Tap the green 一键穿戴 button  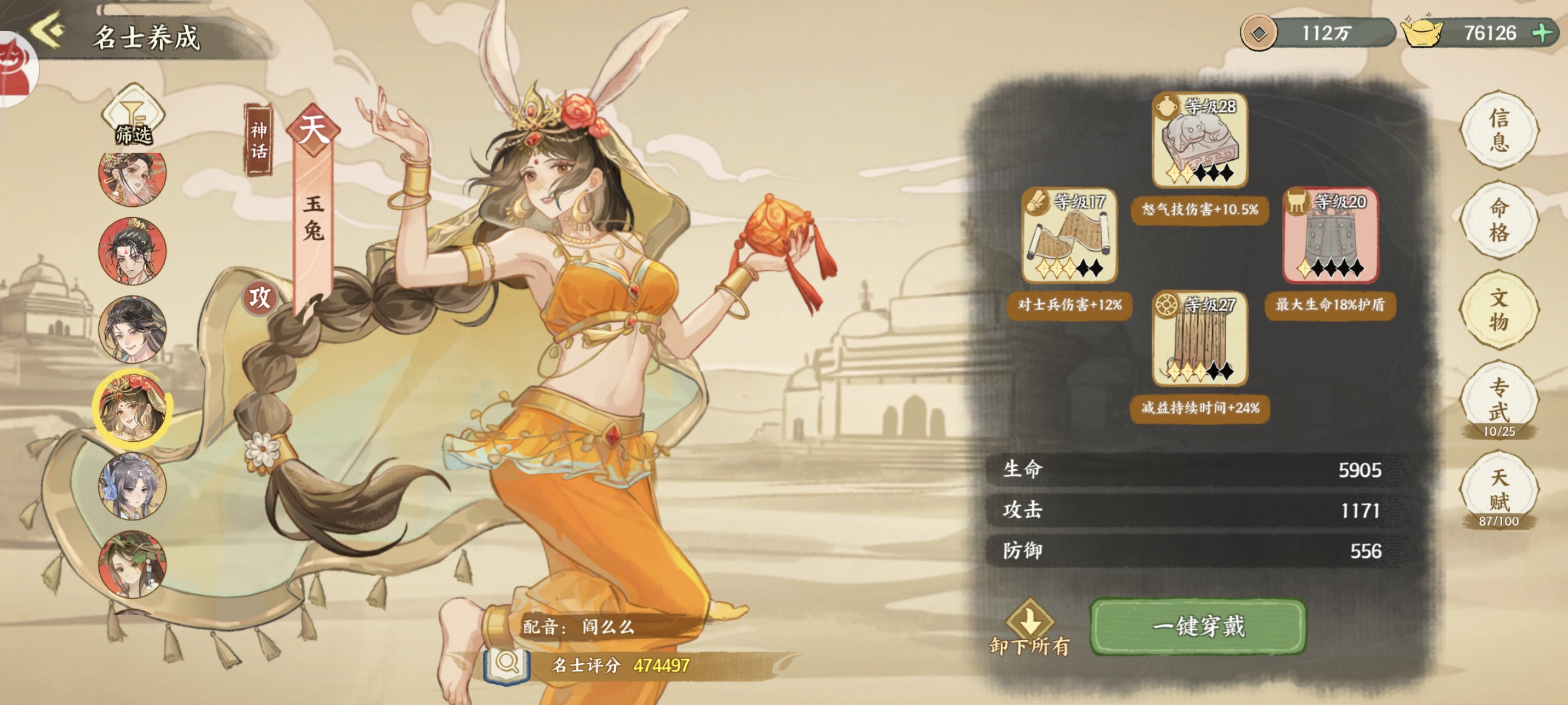(x=1198, y=626)
